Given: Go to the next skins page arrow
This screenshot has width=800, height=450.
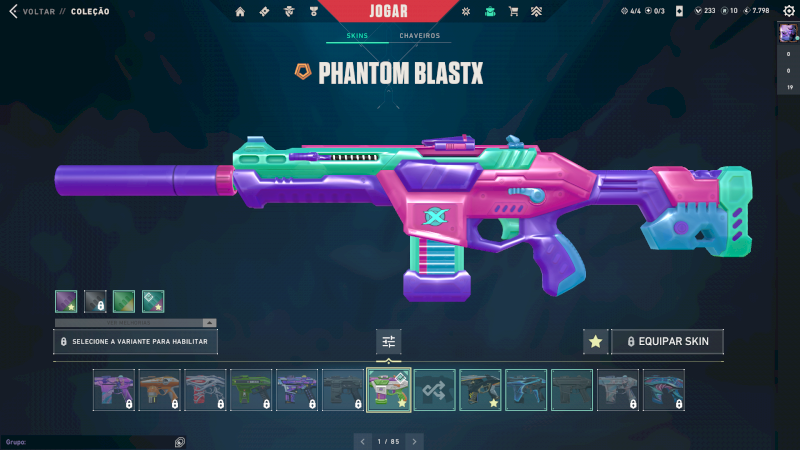Looking at the screenshot, I should (415, 441).
